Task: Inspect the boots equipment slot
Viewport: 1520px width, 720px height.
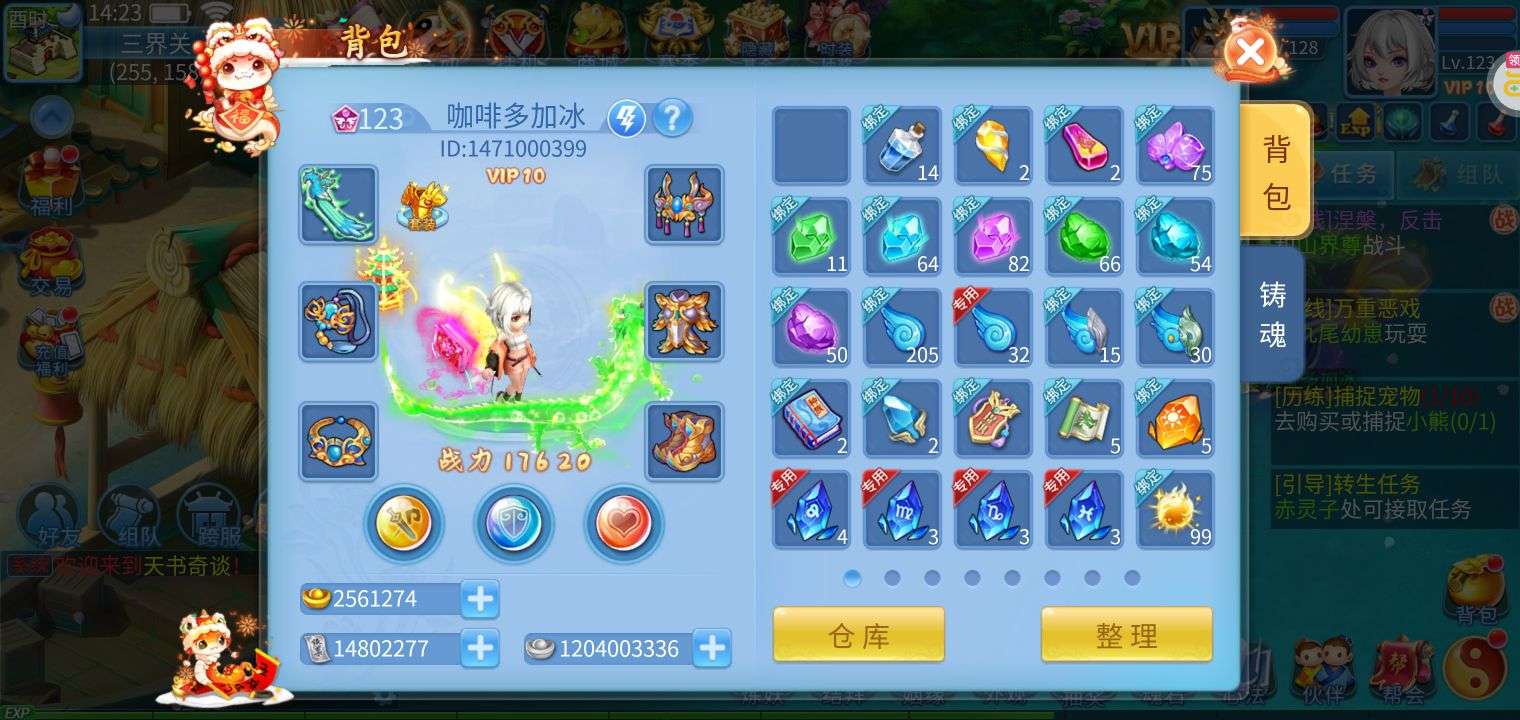Action: pos(684,441)
